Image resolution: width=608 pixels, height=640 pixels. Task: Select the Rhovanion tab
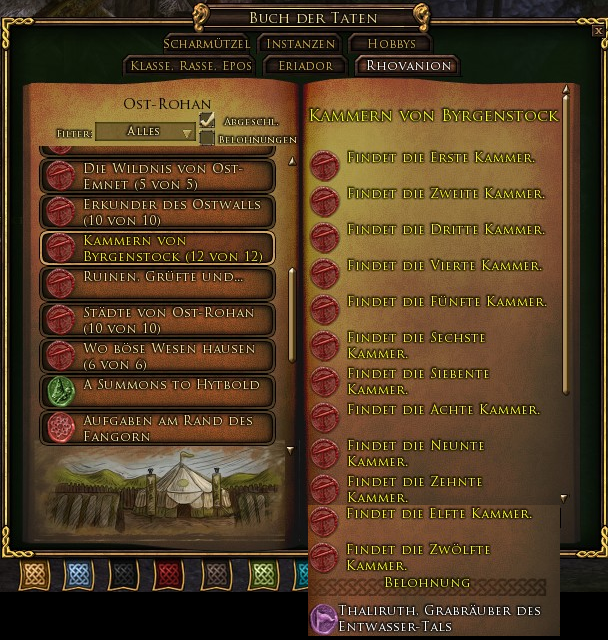(x=408, y=66)
